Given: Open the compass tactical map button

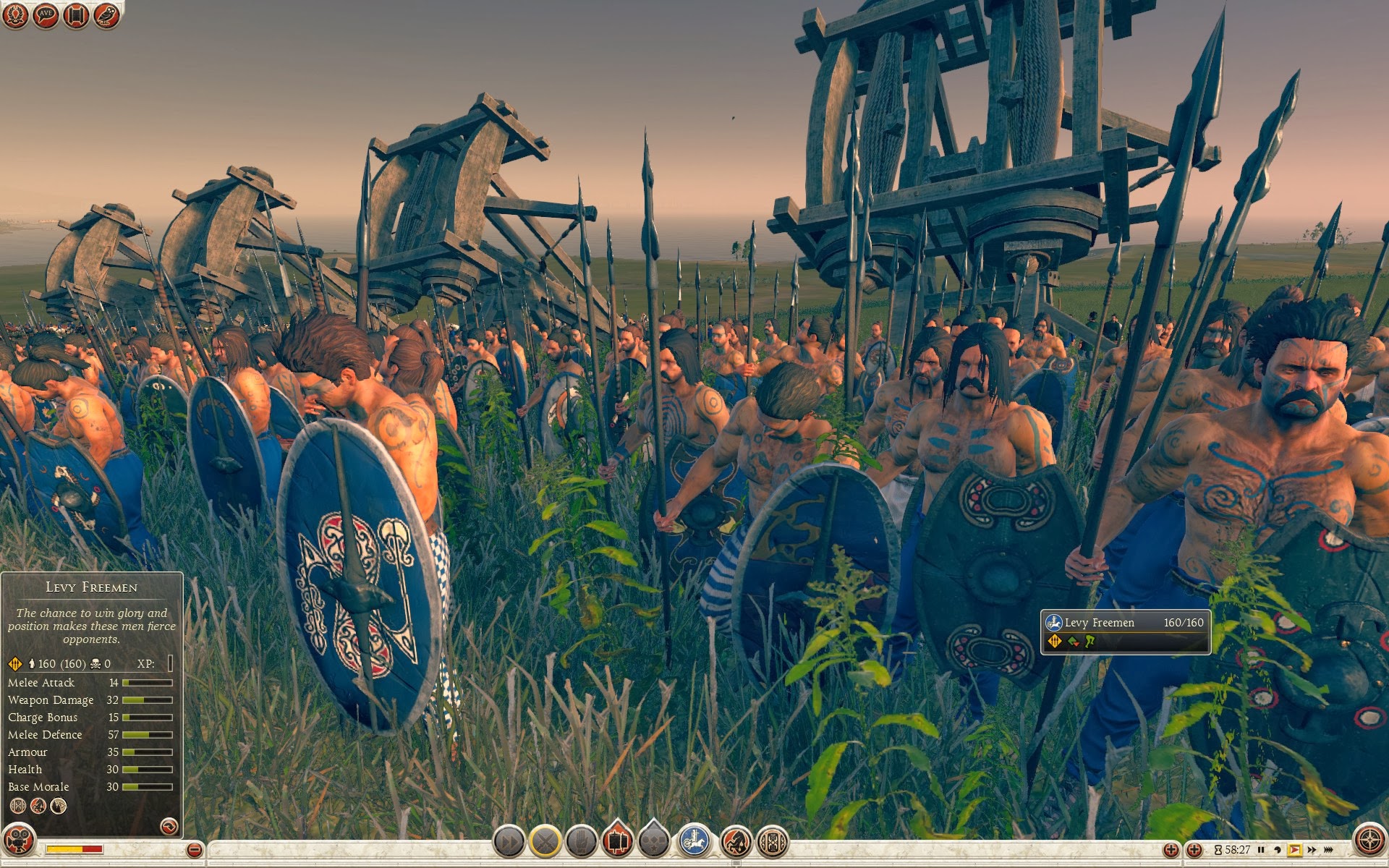Looking at the screenshot, I should (x=1369, y=841).
